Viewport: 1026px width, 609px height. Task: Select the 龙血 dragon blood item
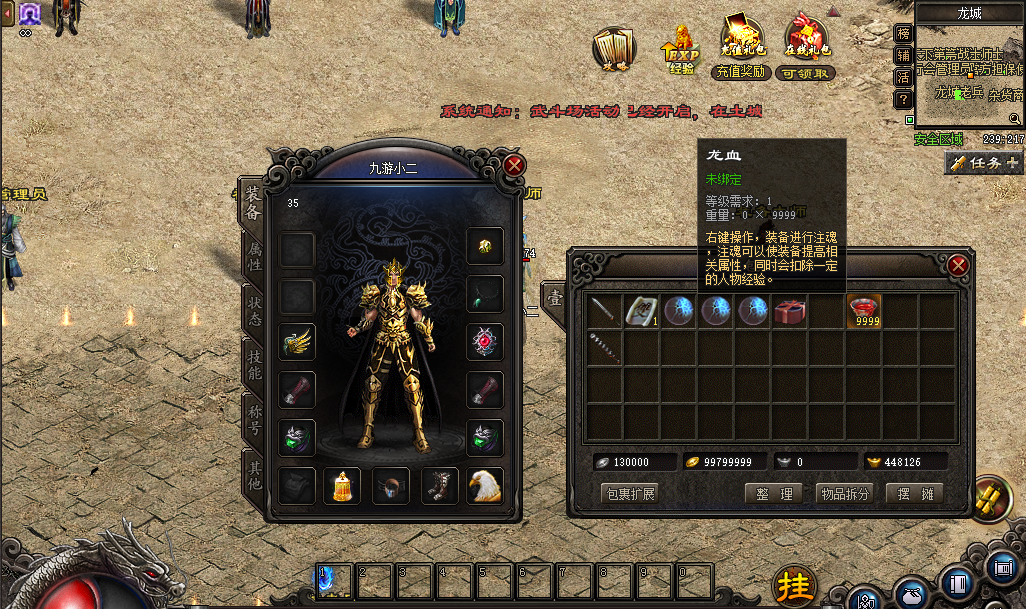[x=865, y=312]
